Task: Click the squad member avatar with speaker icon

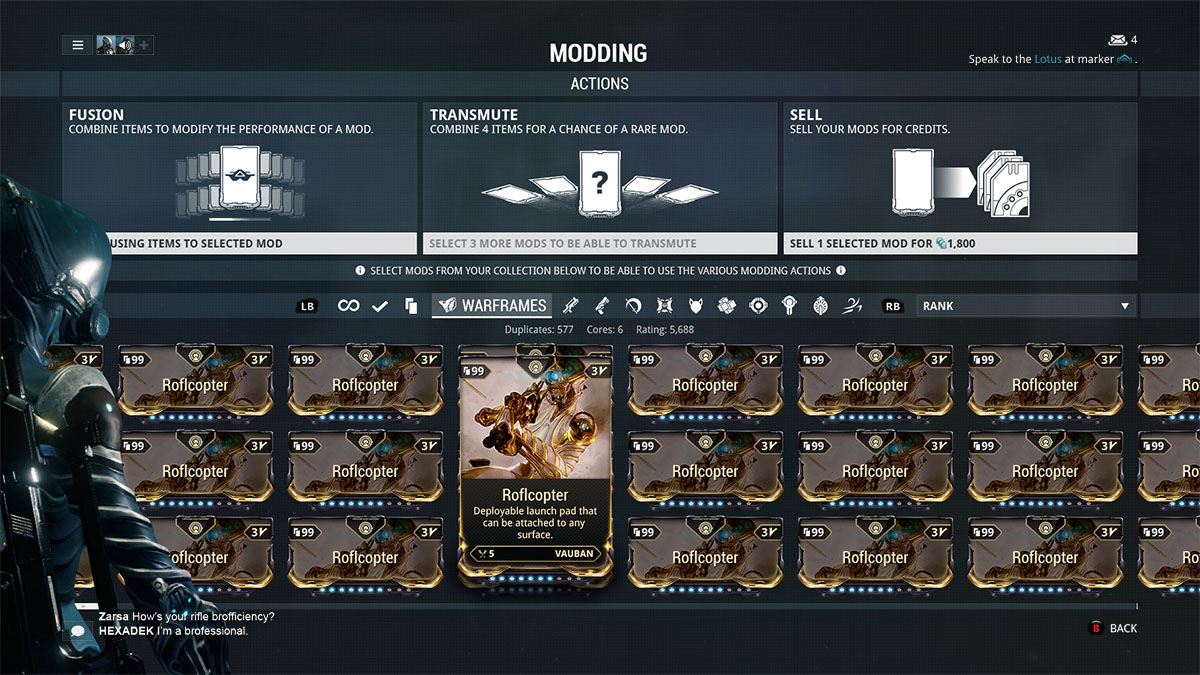Action: coord(115,45)
